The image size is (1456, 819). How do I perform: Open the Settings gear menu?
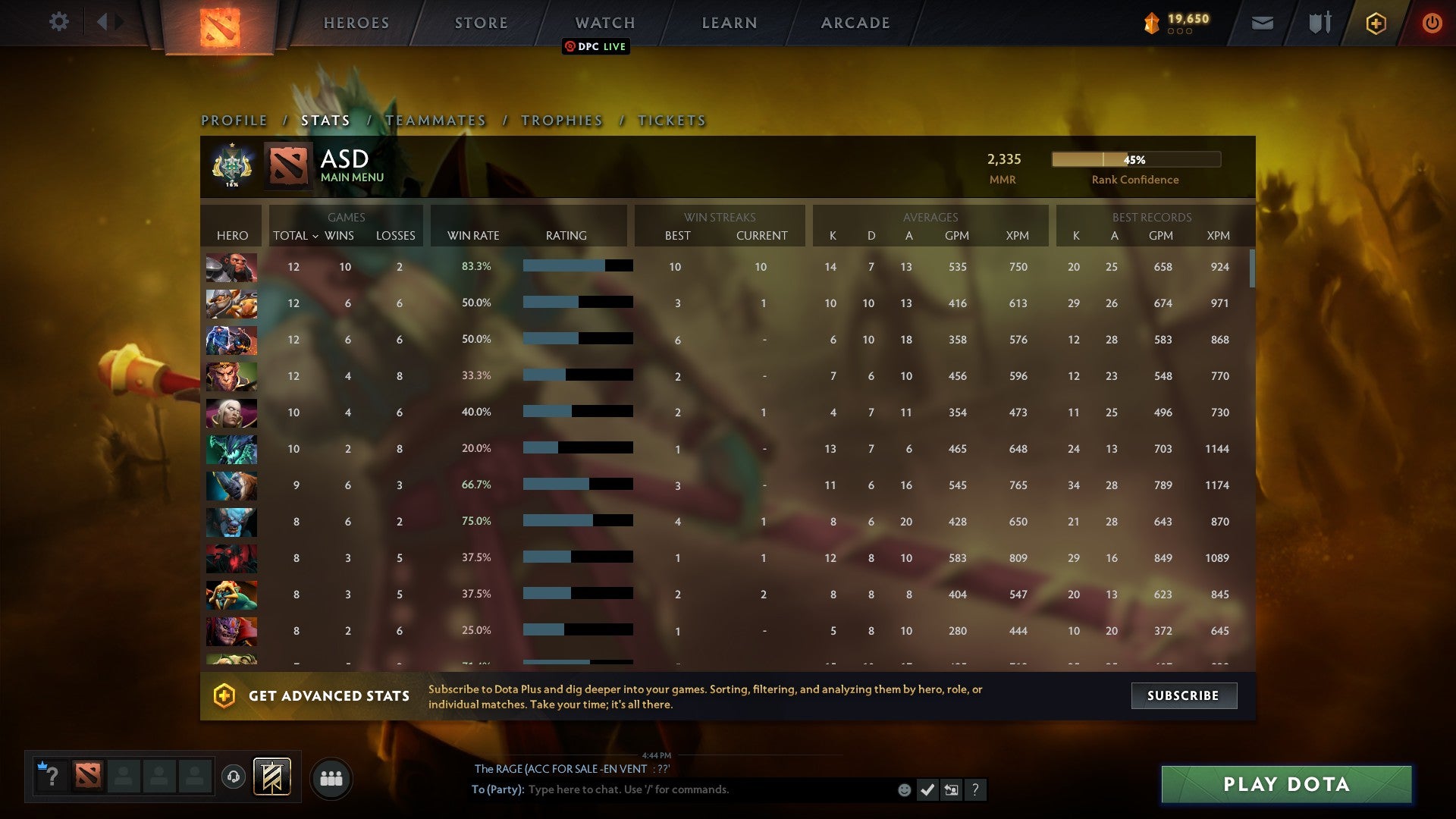click(59, 22)
